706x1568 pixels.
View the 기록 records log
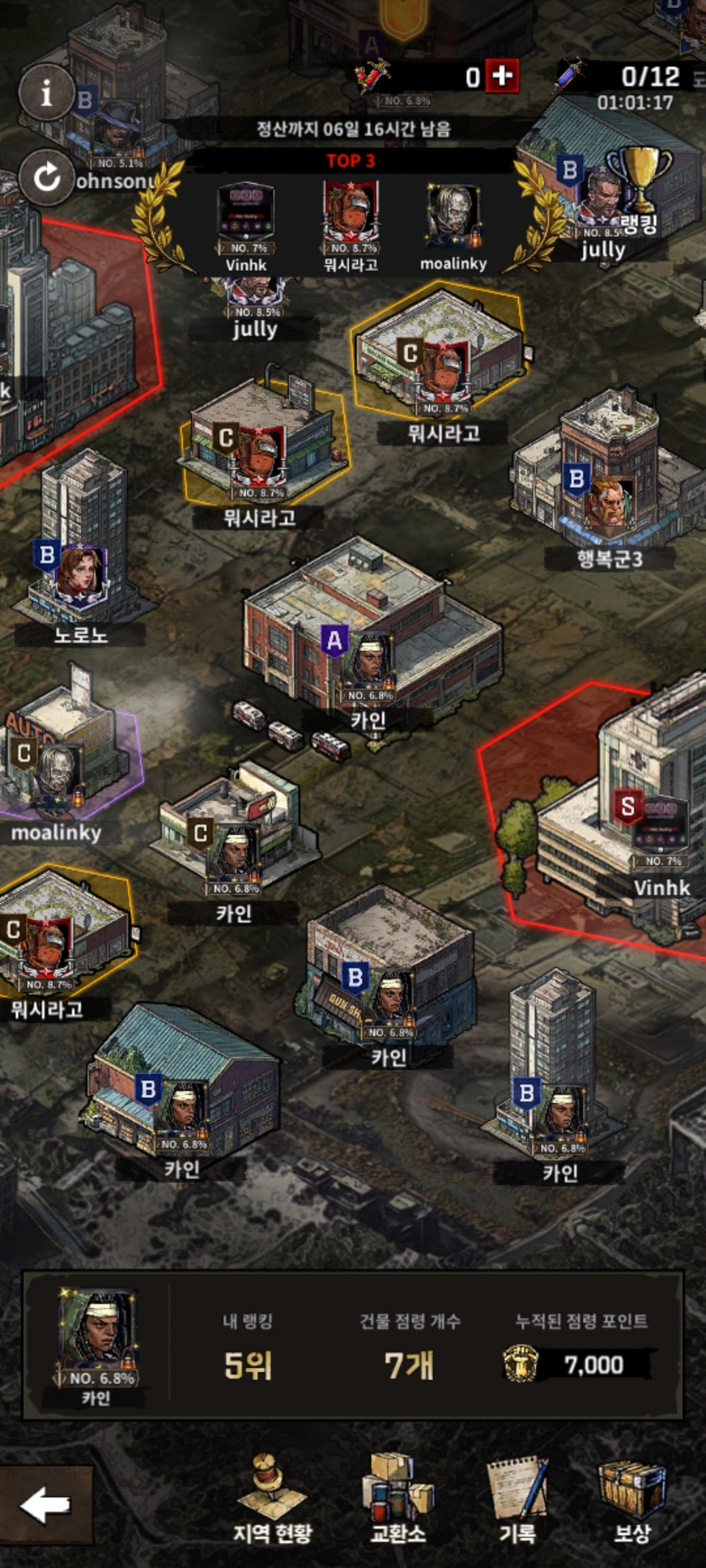tap(518, 1501)
